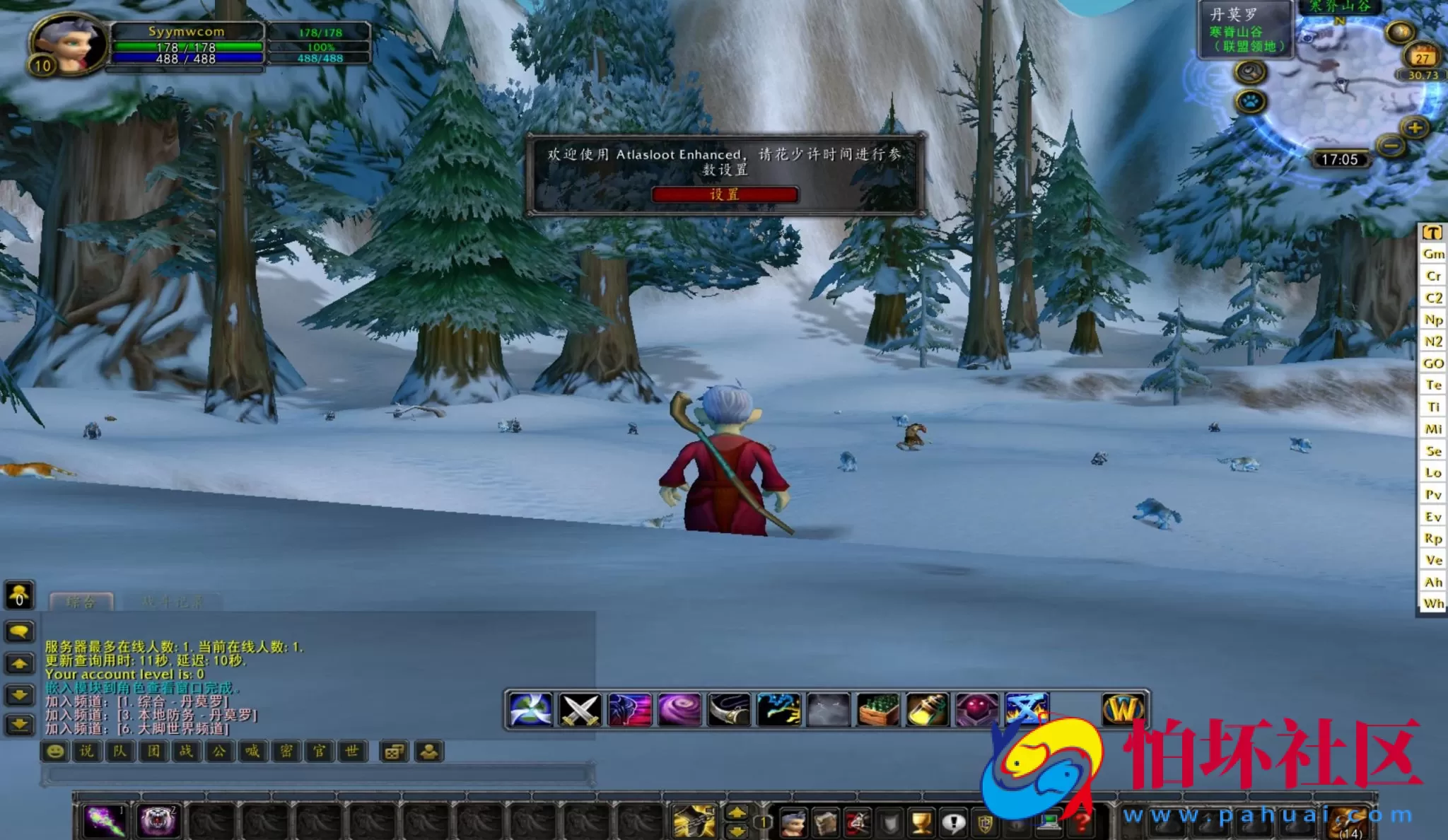Open the spellbook icon in the micro menu

coord(825,823)
